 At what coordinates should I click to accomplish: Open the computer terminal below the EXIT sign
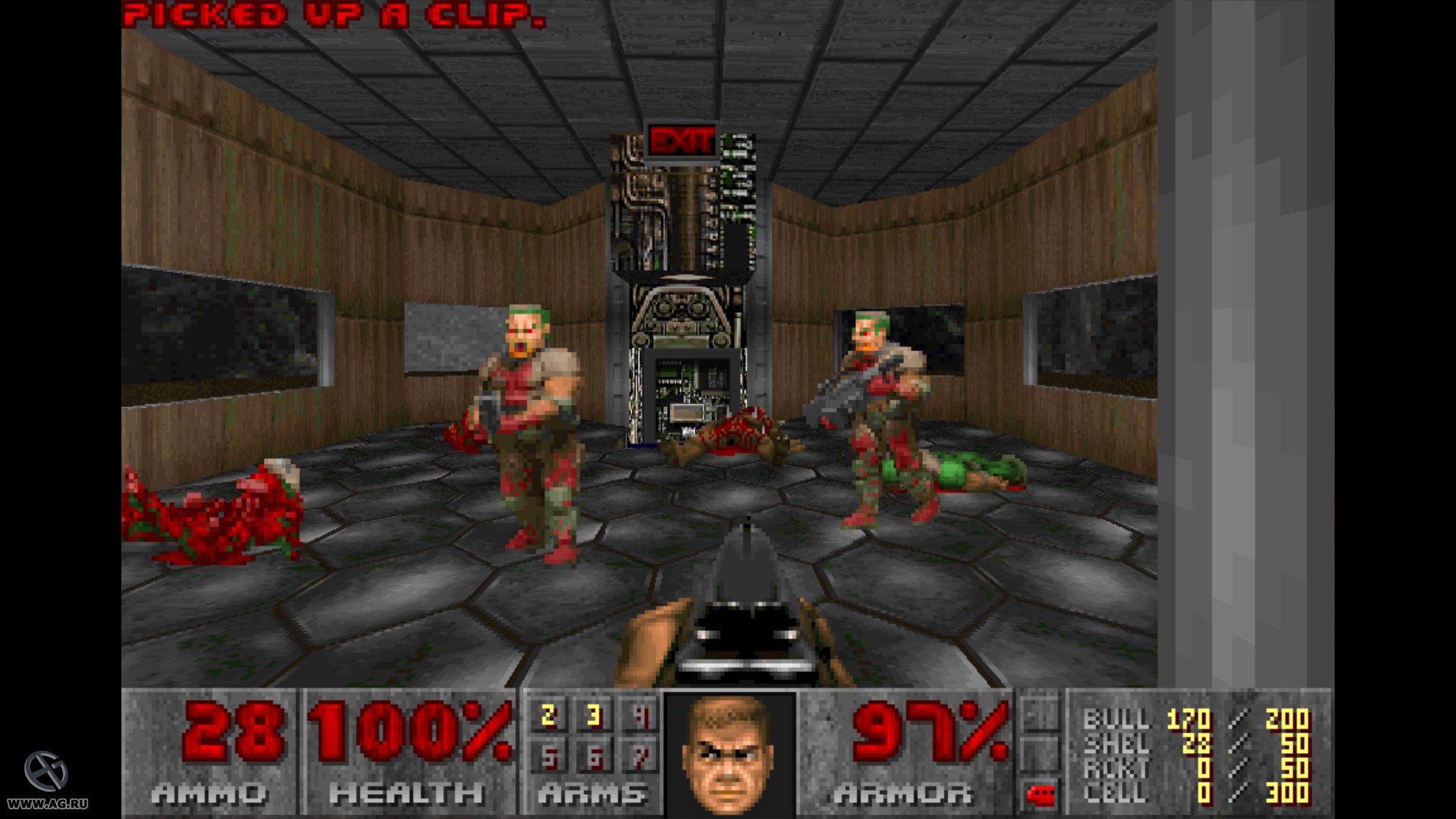692,394
